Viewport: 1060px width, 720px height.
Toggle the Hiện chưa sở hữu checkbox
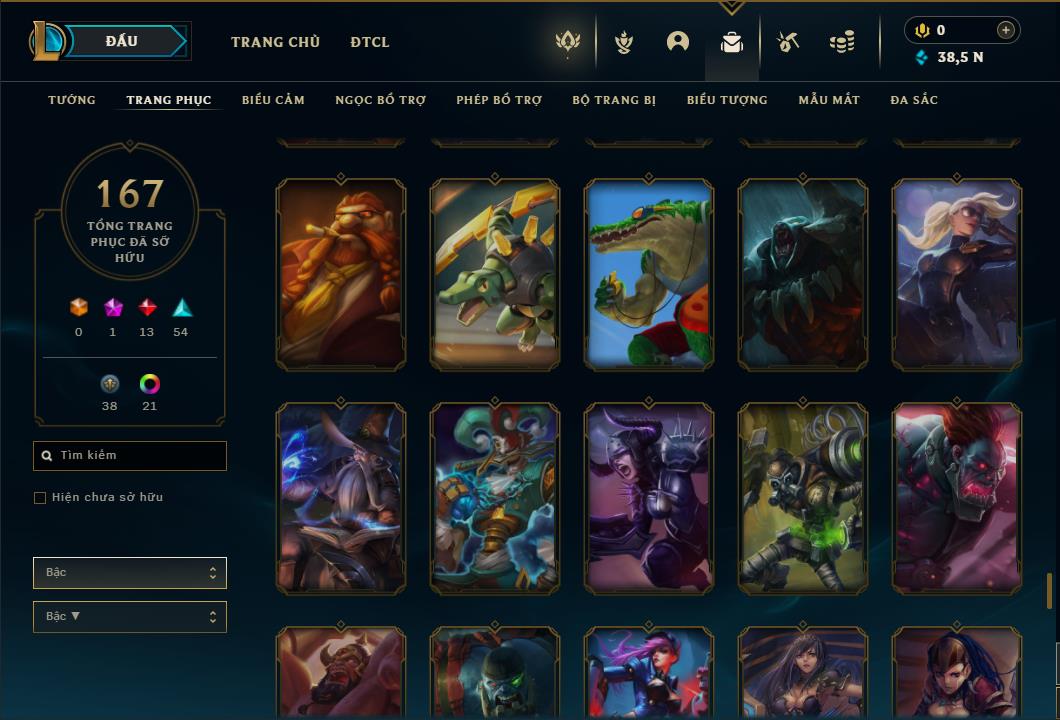coord(40,498)
